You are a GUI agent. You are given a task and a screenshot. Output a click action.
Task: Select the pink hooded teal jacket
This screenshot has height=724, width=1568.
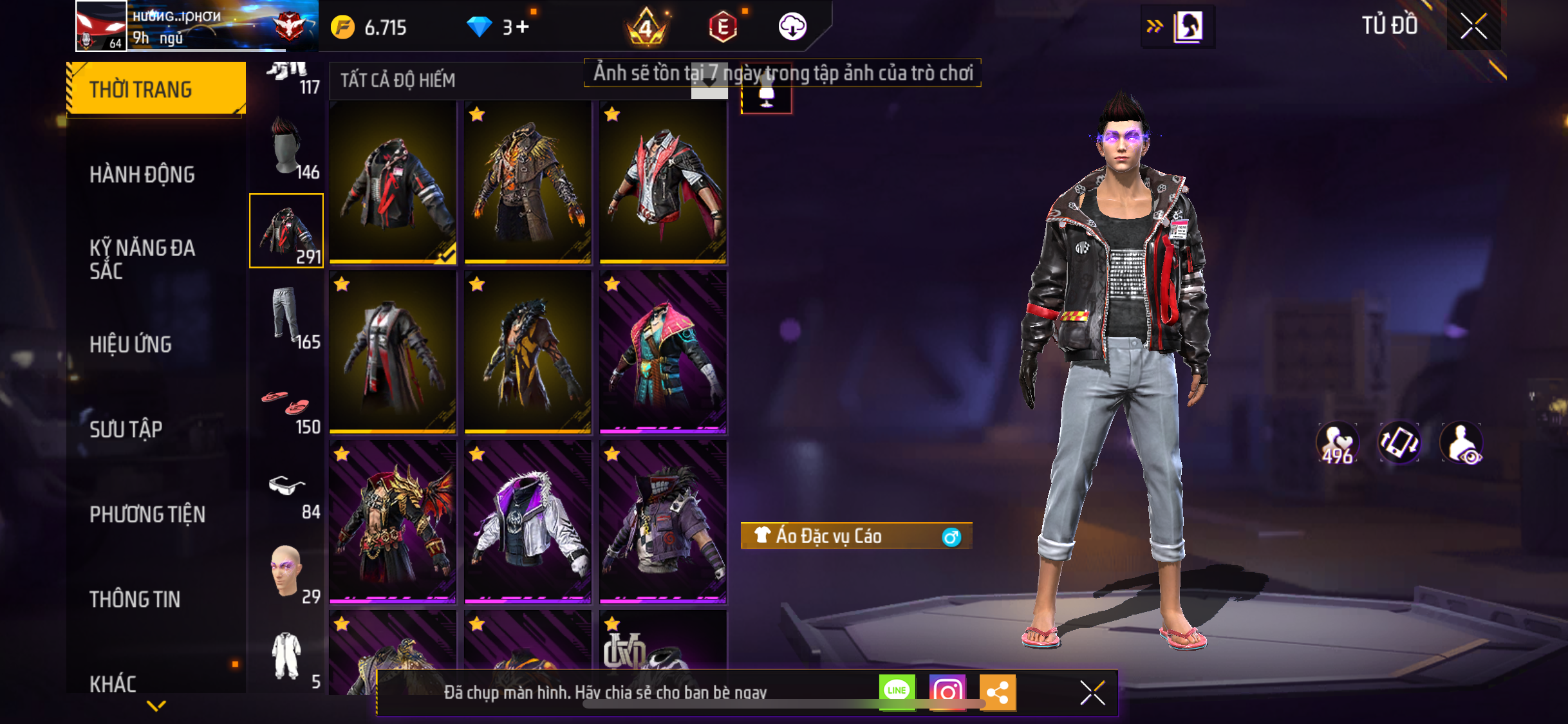tap(663, 352)
